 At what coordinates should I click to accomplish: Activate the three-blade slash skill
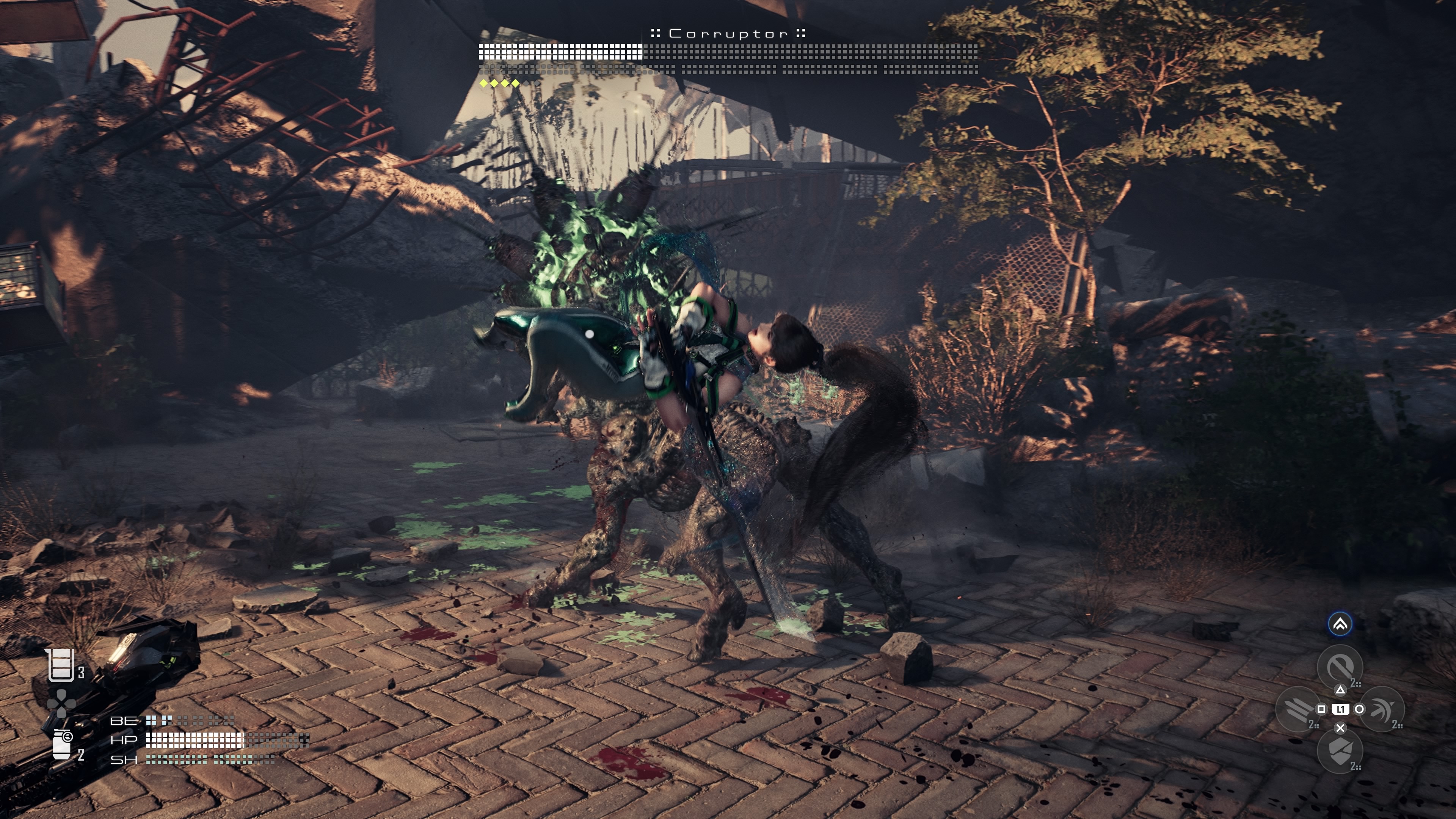click(1298, 709)
